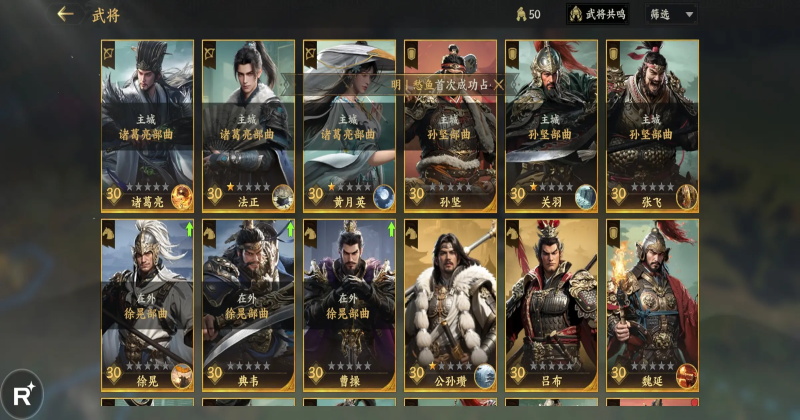Select the 曹操 general card
This screenshot has width=800, height=420.
[x=349, y=304]
